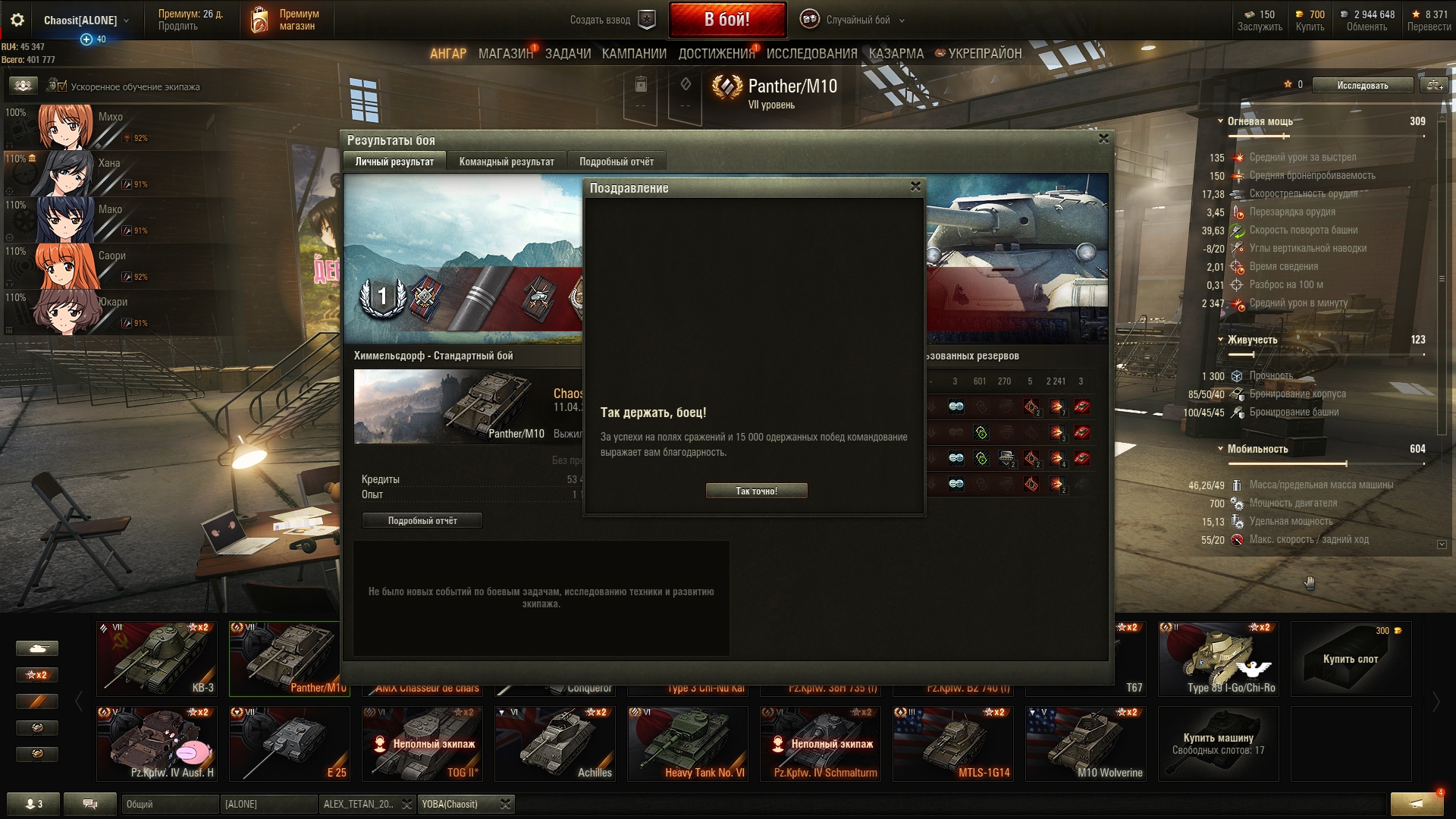Close the YOBA(Chaosit) chat tab
The height and width of the screenshot is (819, 1456).
click(506, 805)
